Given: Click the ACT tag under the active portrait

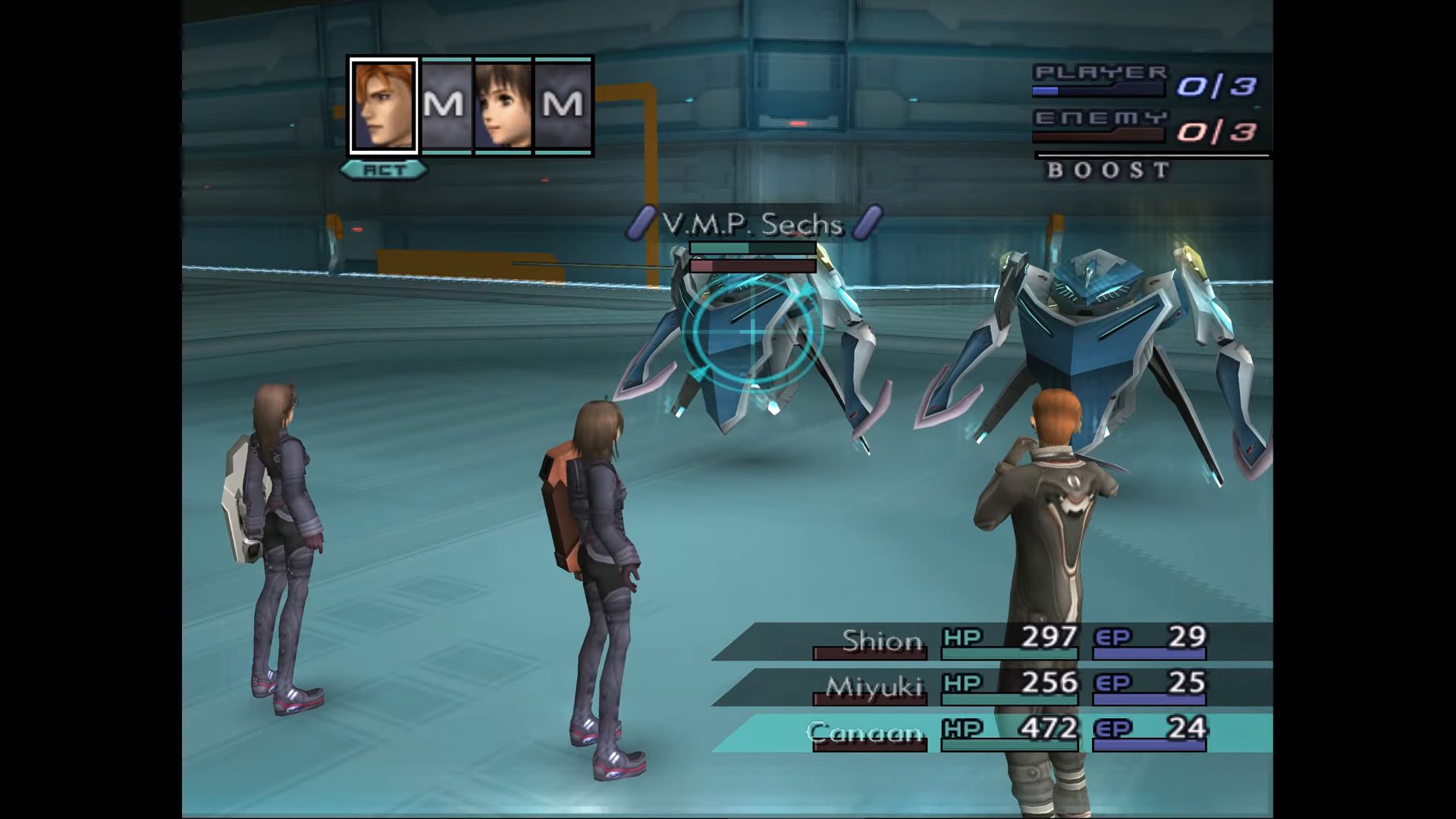Looking at the screenshot, I should tap(384, 170).
